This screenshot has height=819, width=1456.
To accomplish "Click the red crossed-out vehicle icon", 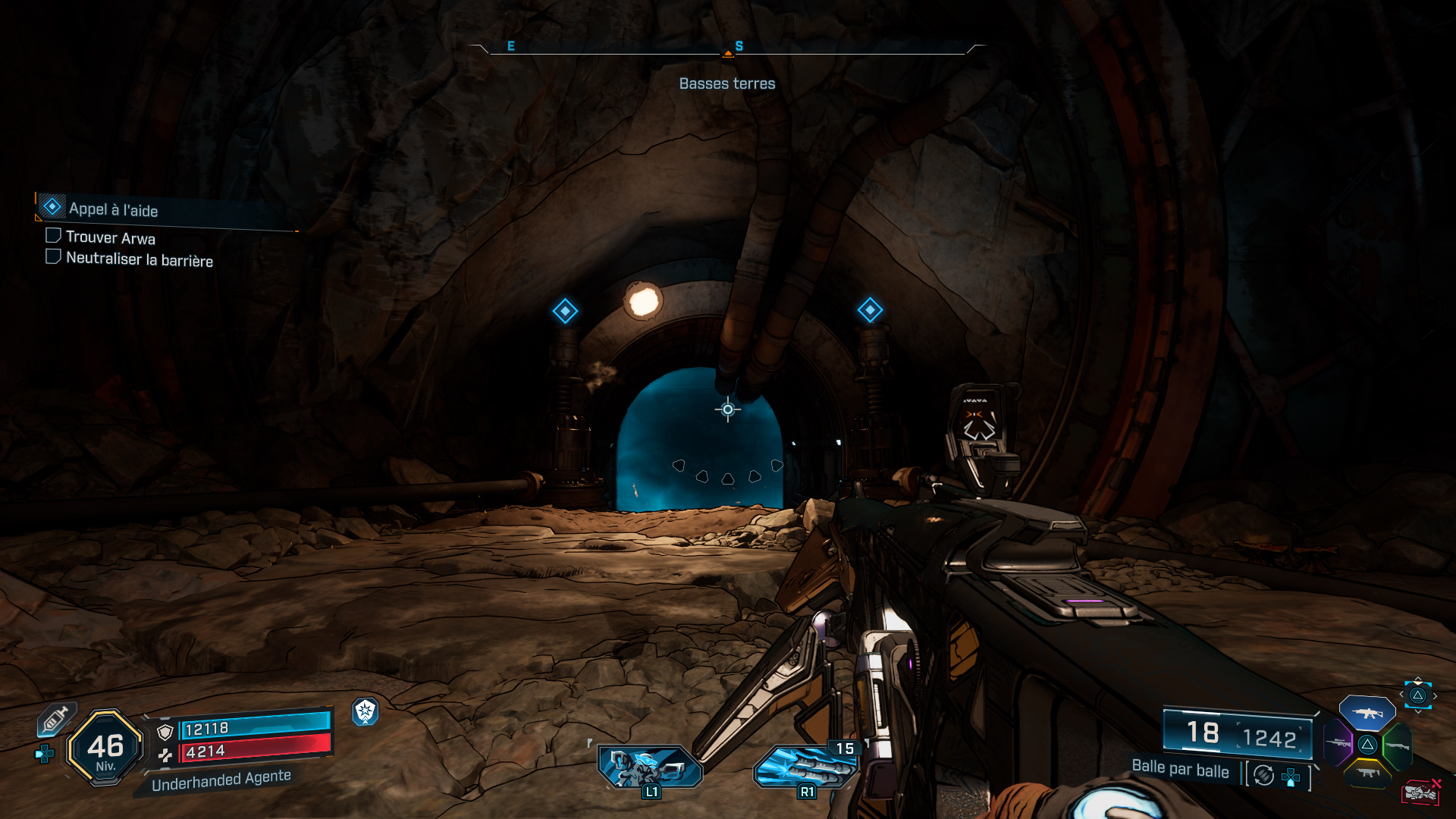I will [1420, 792].
